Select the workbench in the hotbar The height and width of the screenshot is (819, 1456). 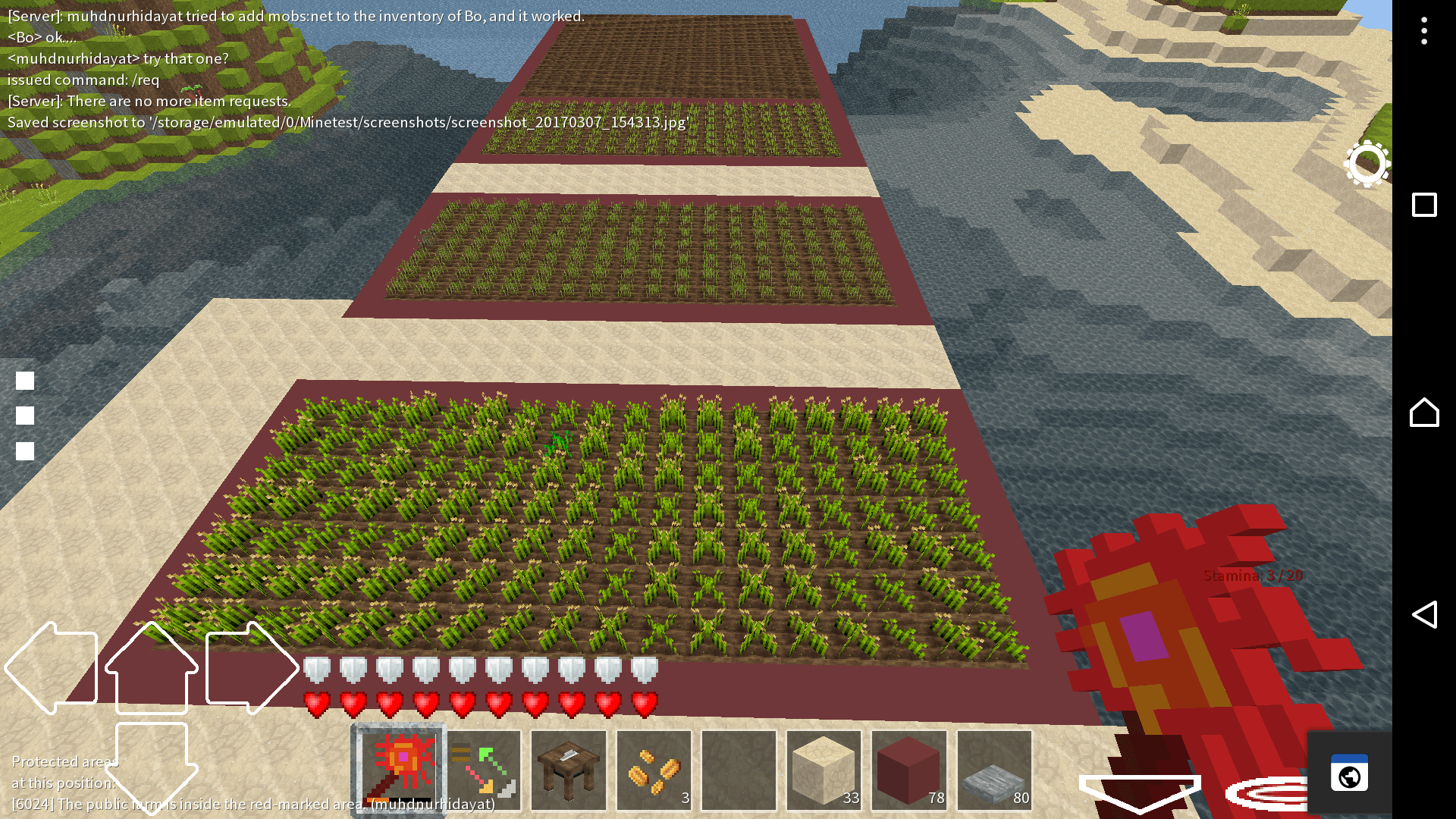pos(568,770)
